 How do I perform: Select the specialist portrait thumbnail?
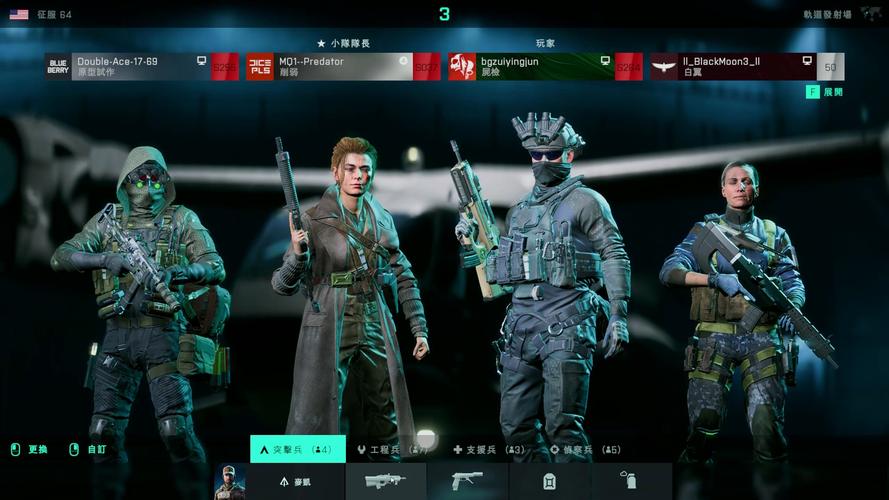pyautogui.click(x=229, y=482)
